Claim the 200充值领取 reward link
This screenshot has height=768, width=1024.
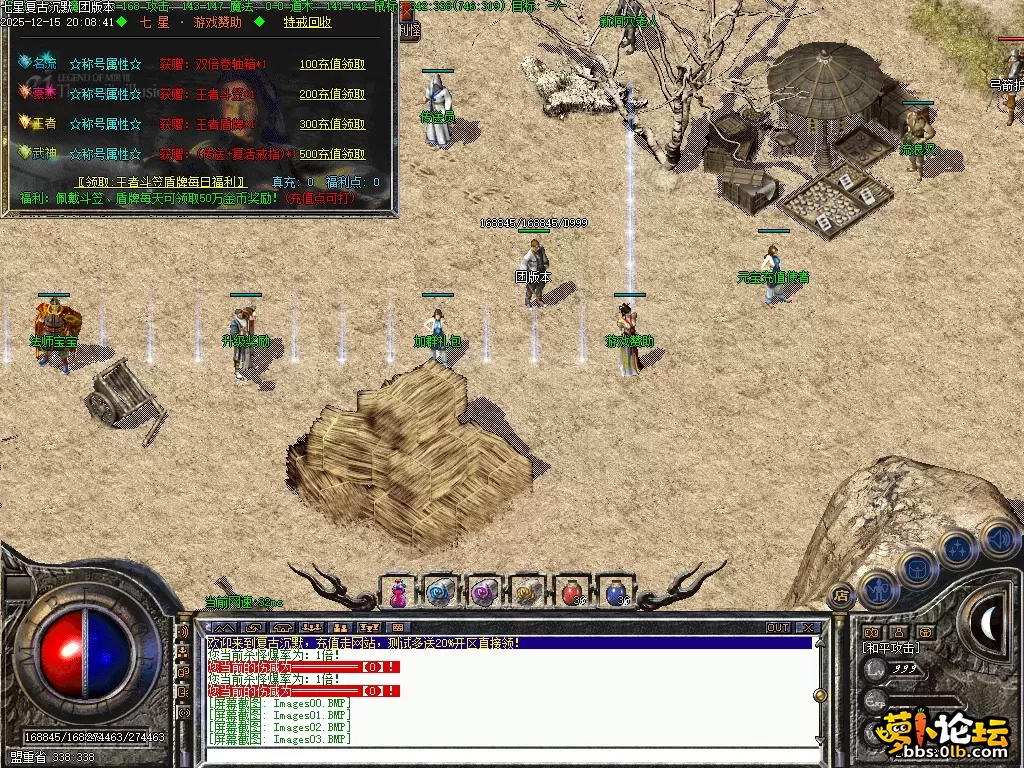coord(332,95)
